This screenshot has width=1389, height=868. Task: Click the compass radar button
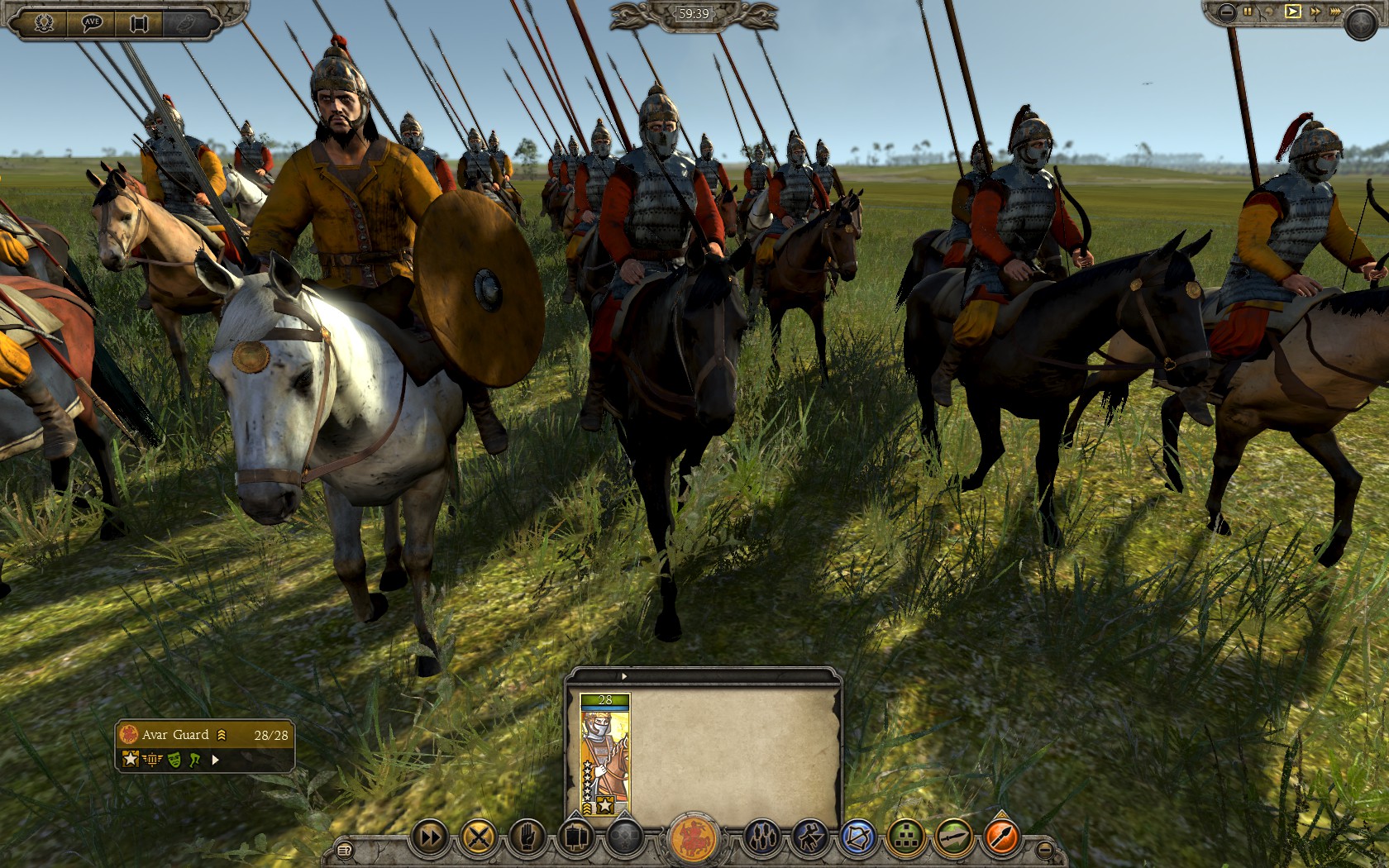(1360, 24)
